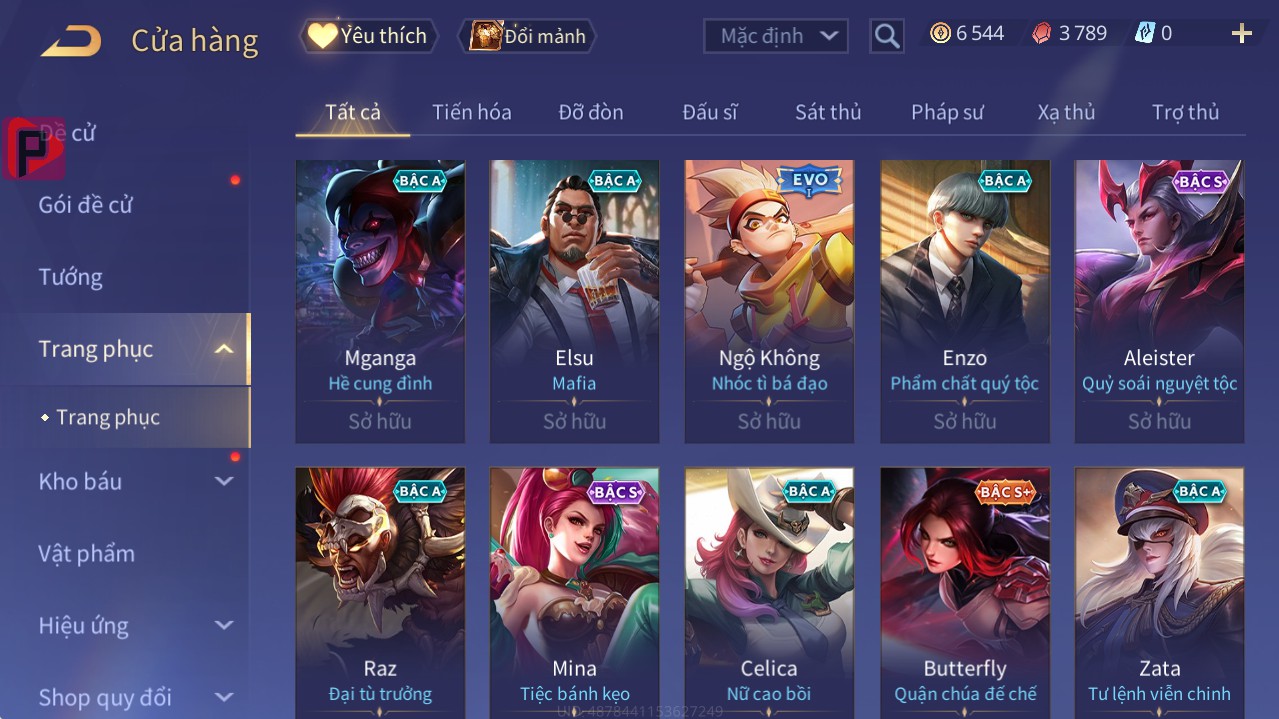The height and width of the screenshot is (719, 1279).
Task: Go back using the return arrow
Action: [x=71, y=41]
